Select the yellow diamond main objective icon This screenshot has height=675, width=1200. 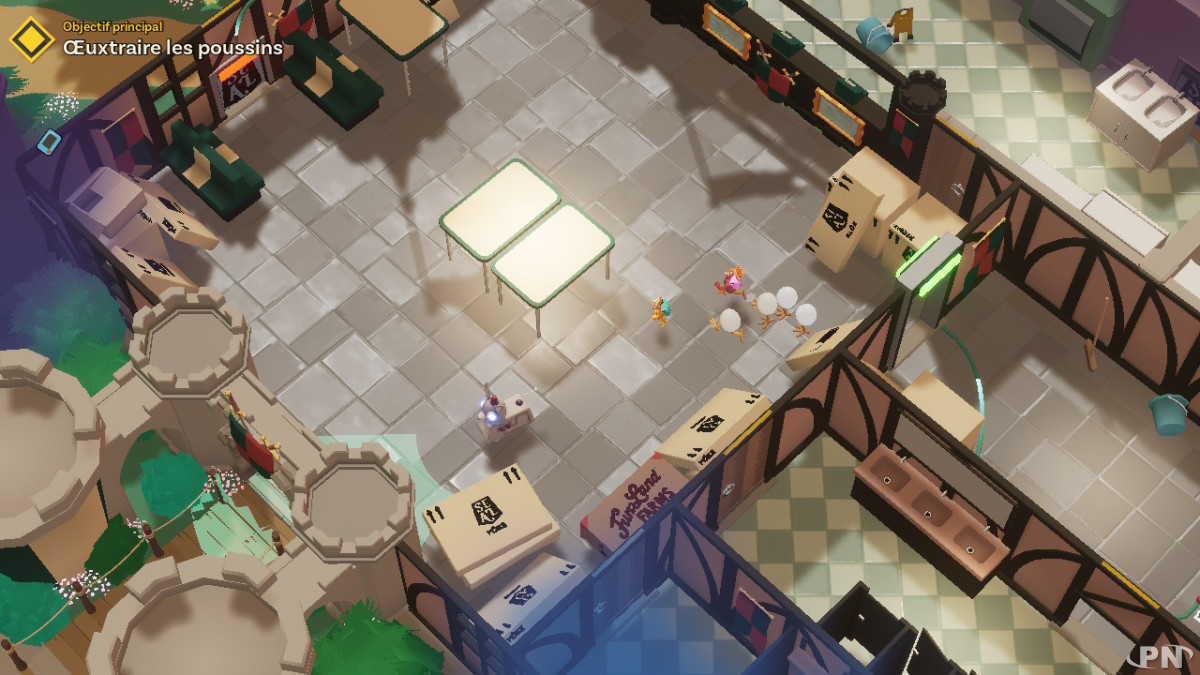(x=31, y=39)
